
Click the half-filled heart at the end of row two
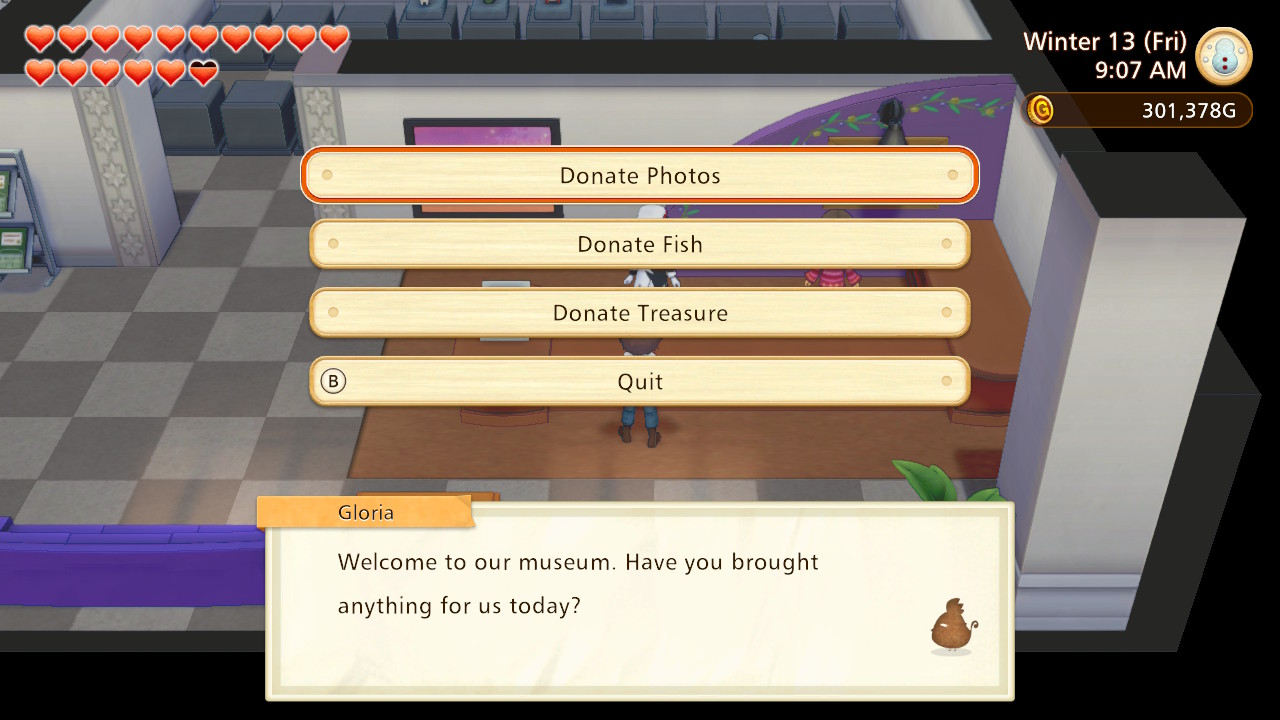[204, 70]
